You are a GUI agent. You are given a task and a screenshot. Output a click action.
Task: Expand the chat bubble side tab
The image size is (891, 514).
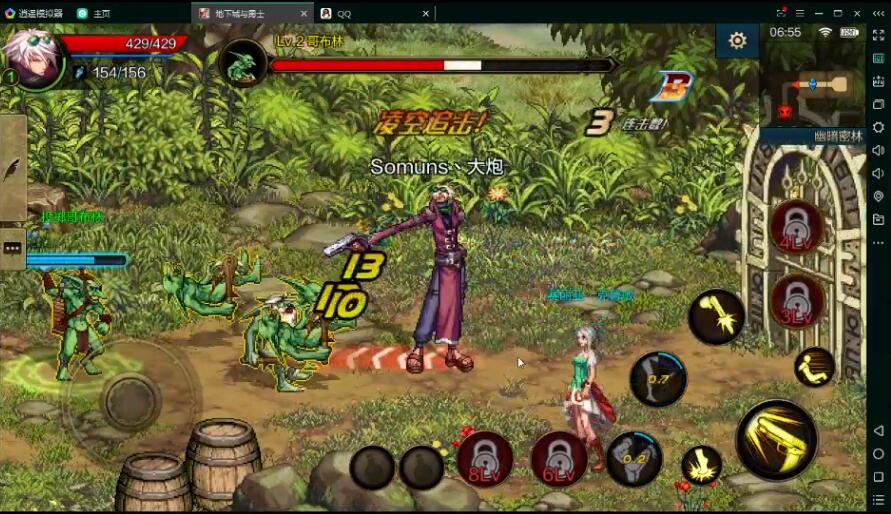point(13,247)
